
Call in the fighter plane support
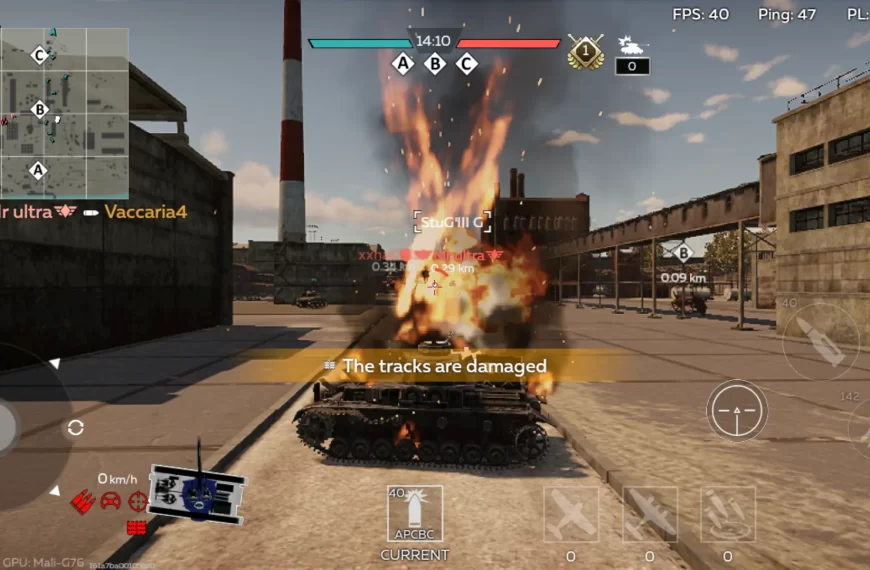pyautogui.click(x=571, y=514)
